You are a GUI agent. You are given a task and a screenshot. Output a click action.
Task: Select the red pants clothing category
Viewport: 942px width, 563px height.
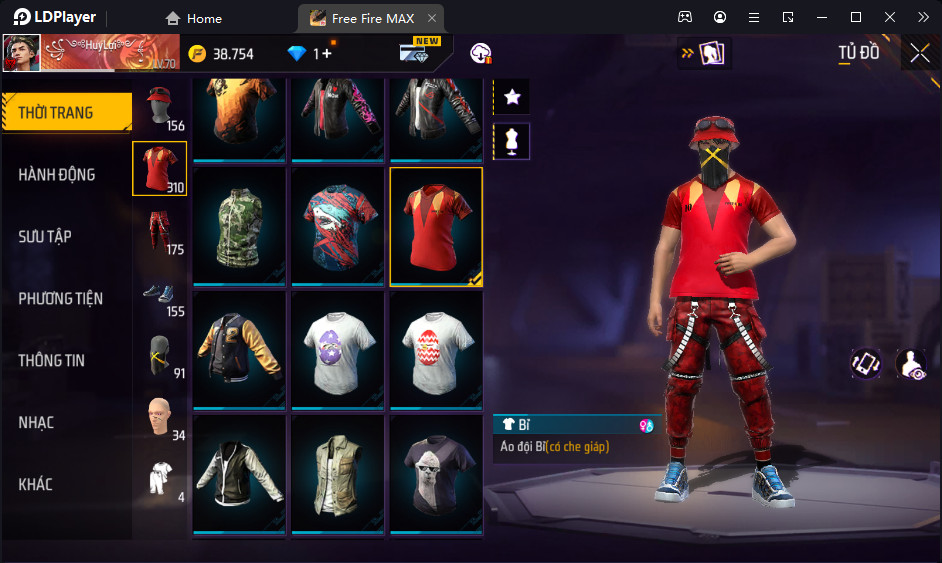[x=160, y=231]
